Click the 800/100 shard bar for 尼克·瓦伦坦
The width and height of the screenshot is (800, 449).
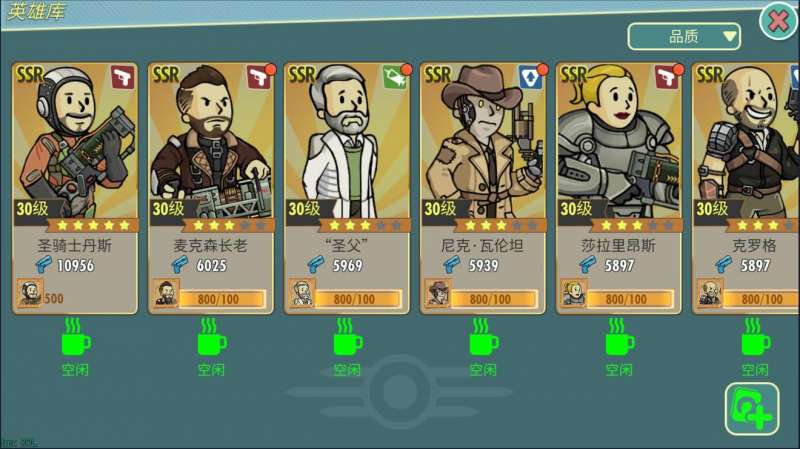coord(494,298)
